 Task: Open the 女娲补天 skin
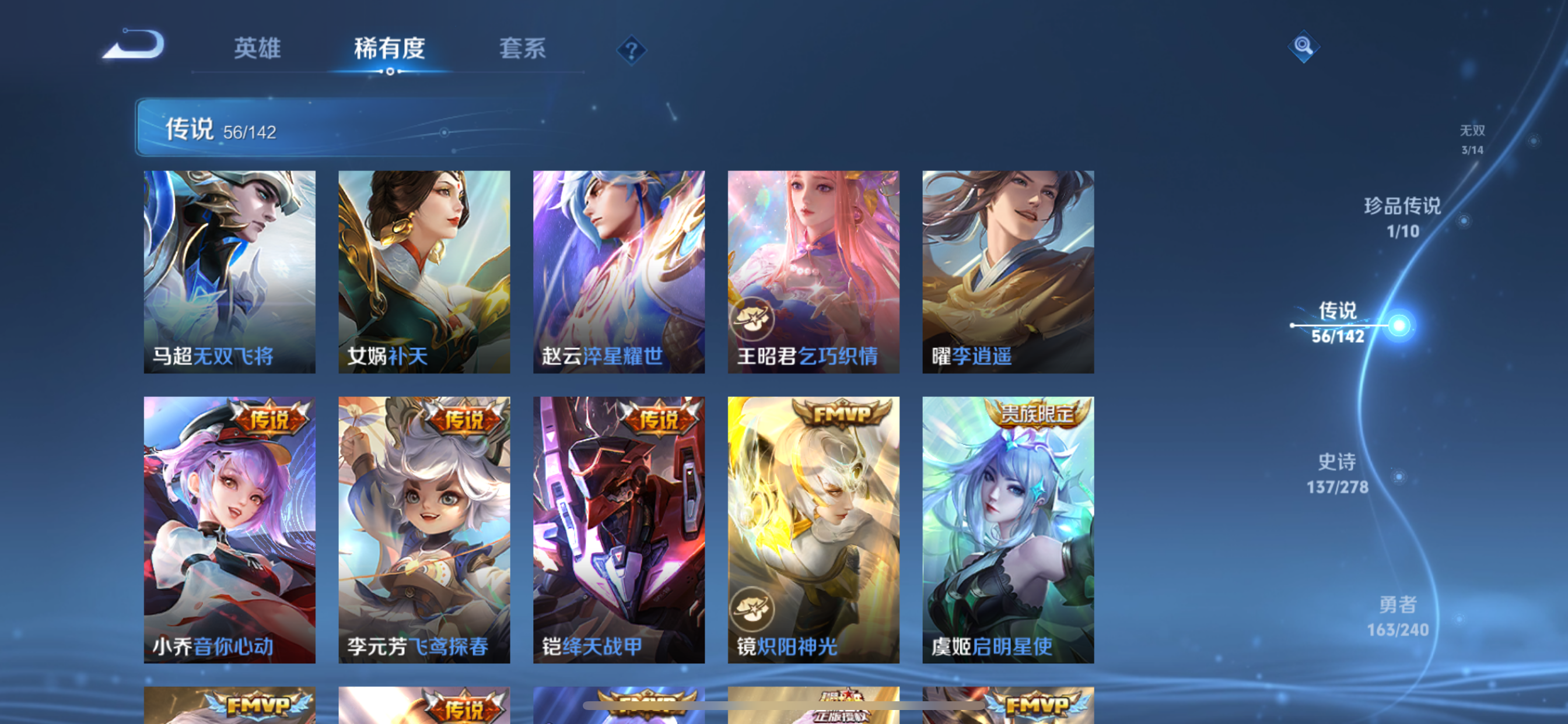(x=423, y=270)
